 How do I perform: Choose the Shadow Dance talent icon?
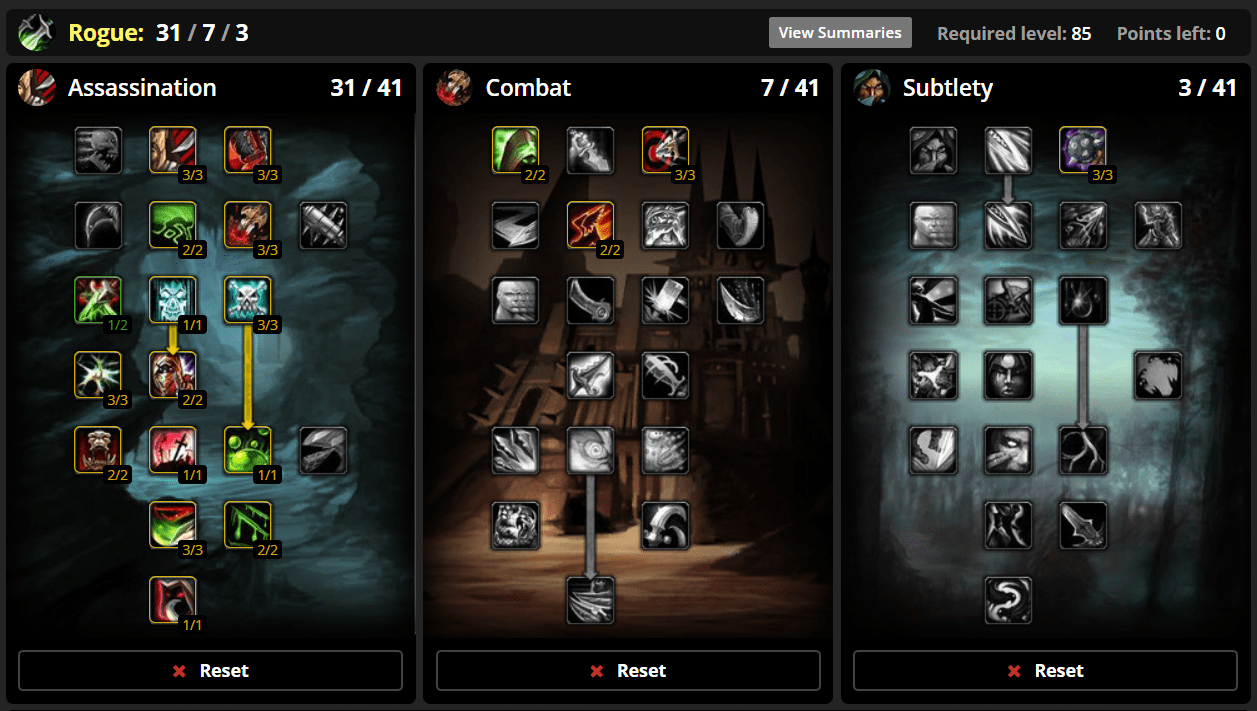[1009, 600]
